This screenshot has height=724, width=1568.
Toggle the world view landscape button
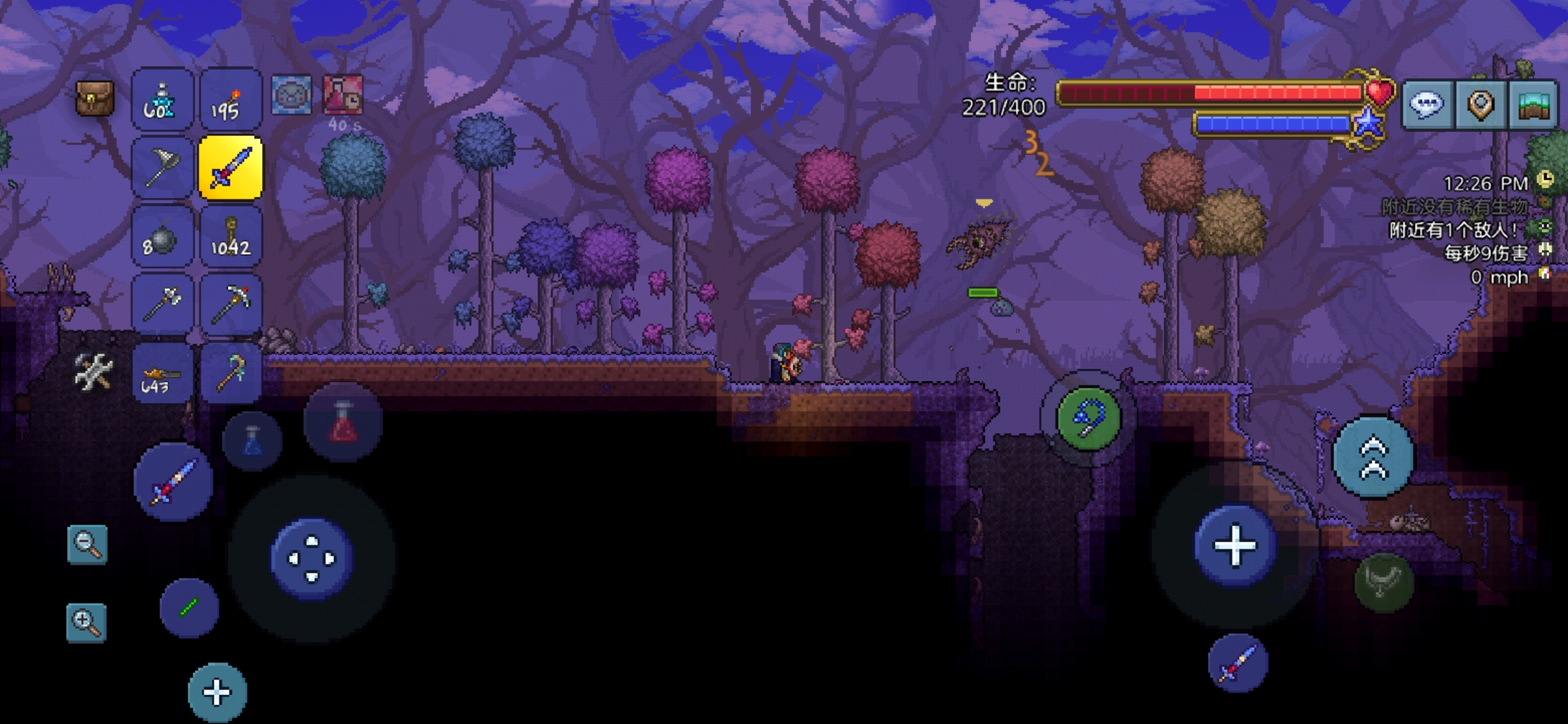tap(1532, 105)
